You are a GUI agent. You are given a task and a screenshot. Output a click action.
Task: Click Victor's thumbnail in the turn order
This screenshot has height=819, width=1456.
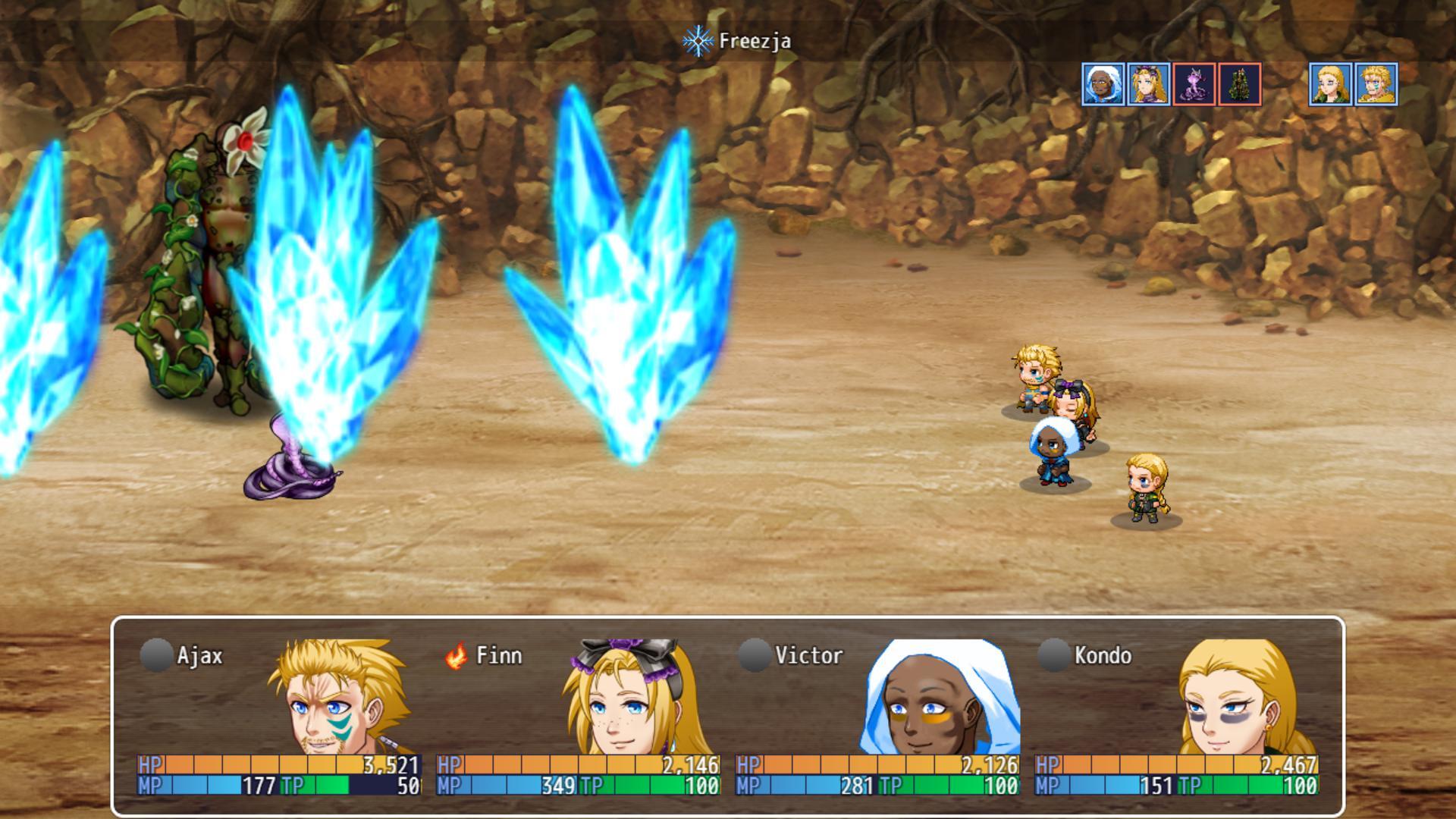(x=1103, y=84)
